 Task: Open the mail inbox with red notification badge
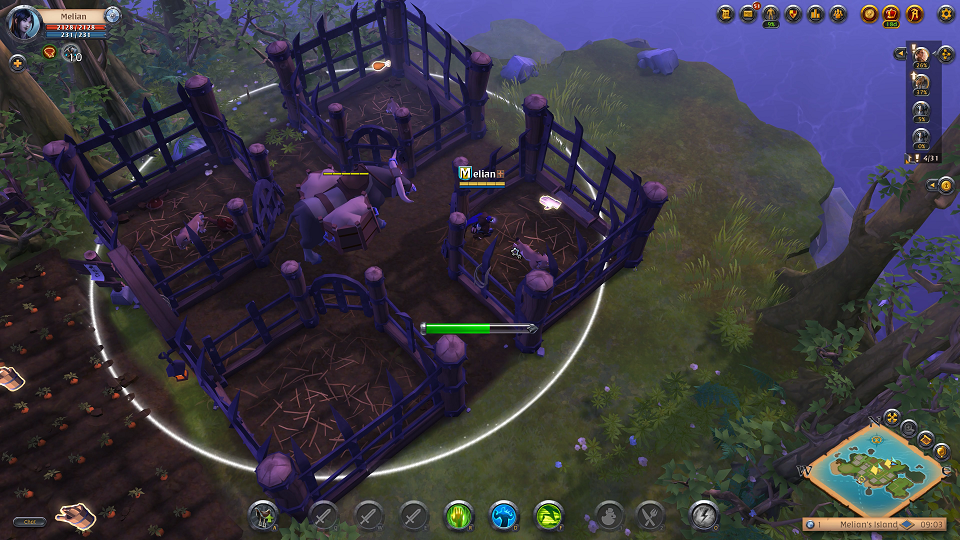[x=748, y=14]
